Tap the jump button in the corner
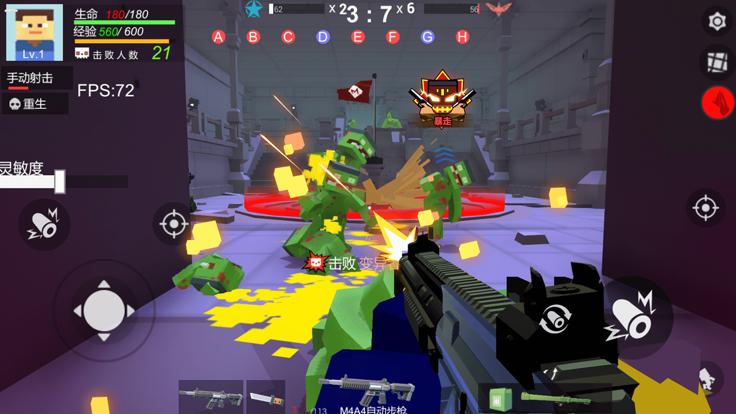 708,379
